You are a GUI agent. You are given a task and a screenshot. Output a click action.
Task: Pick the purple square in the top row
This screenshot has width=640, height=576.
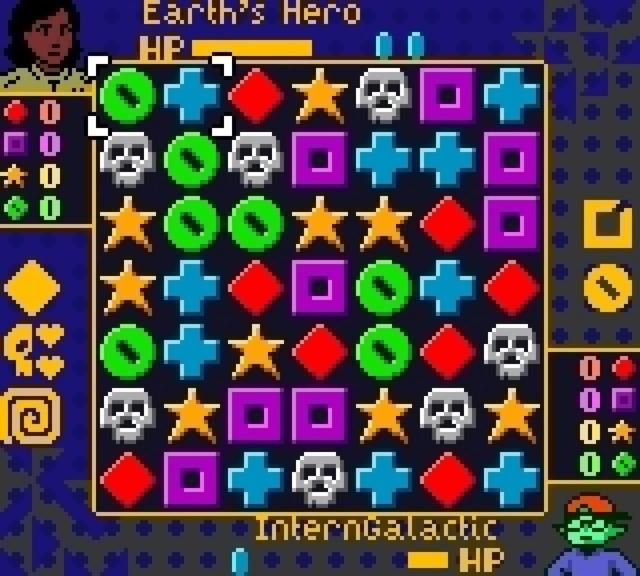tap(448, 96)
